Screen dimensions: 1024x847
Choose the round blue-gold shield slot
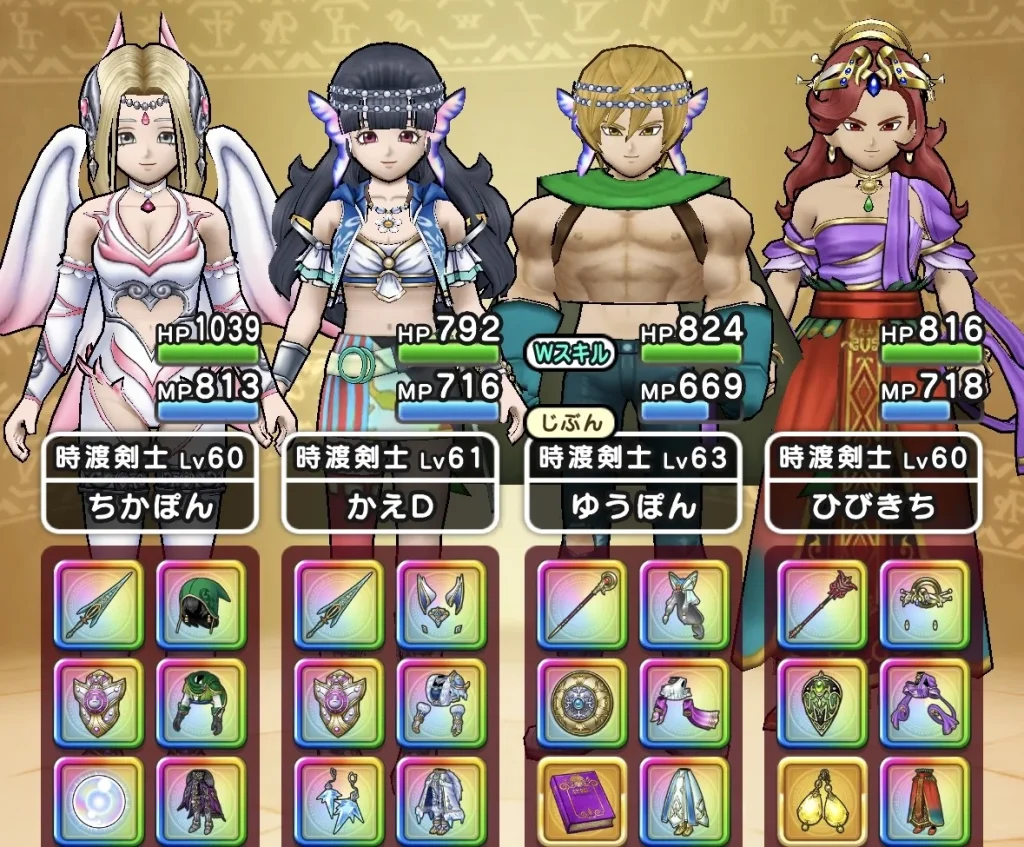pyautogui.click(x=582, y=701)
